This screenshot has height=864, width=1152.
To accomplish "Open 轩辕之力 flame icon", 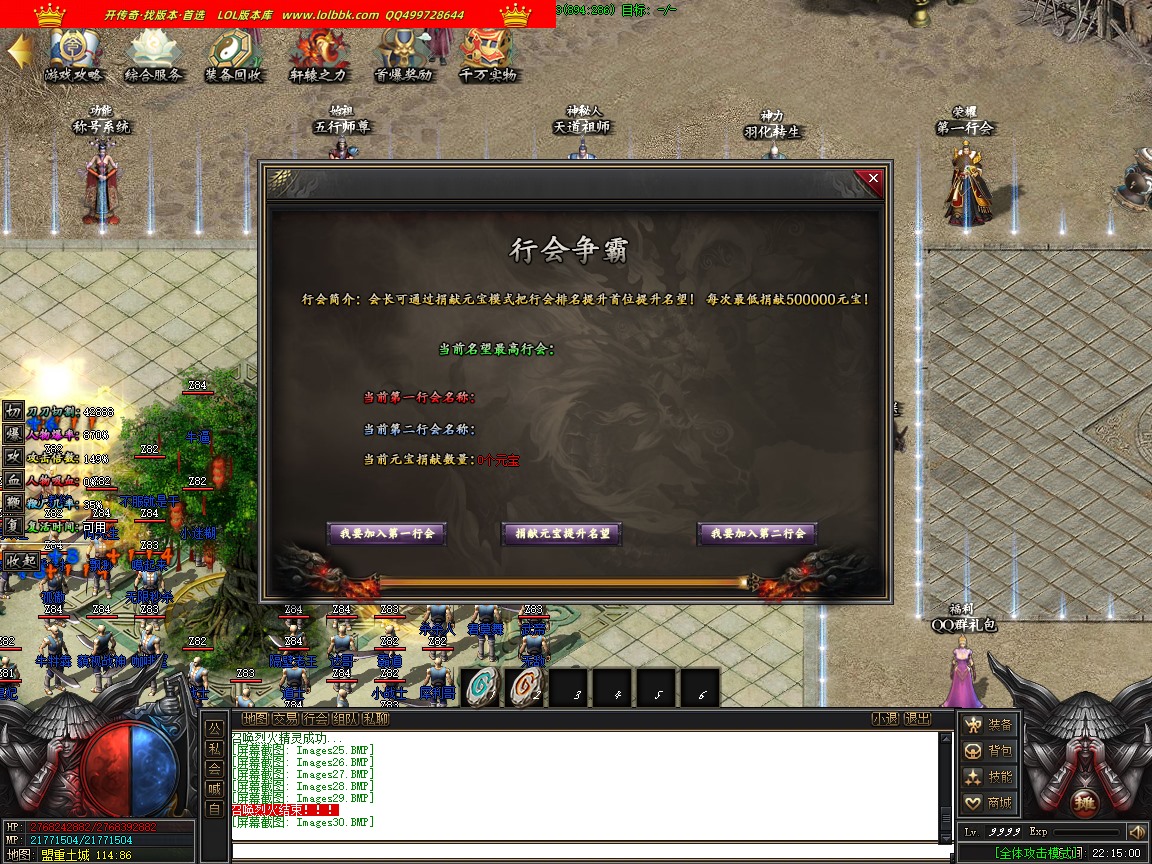I will click(x=318, y=53).
